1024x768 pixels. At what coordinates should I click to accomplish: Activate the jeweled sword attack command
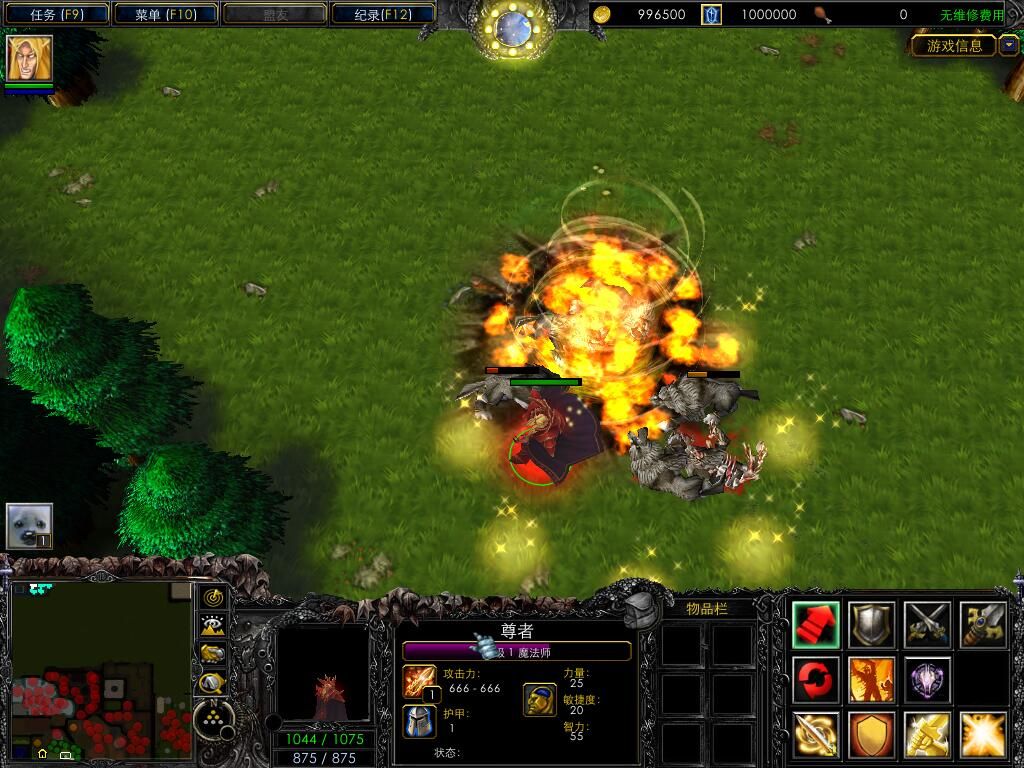point(983,625)
